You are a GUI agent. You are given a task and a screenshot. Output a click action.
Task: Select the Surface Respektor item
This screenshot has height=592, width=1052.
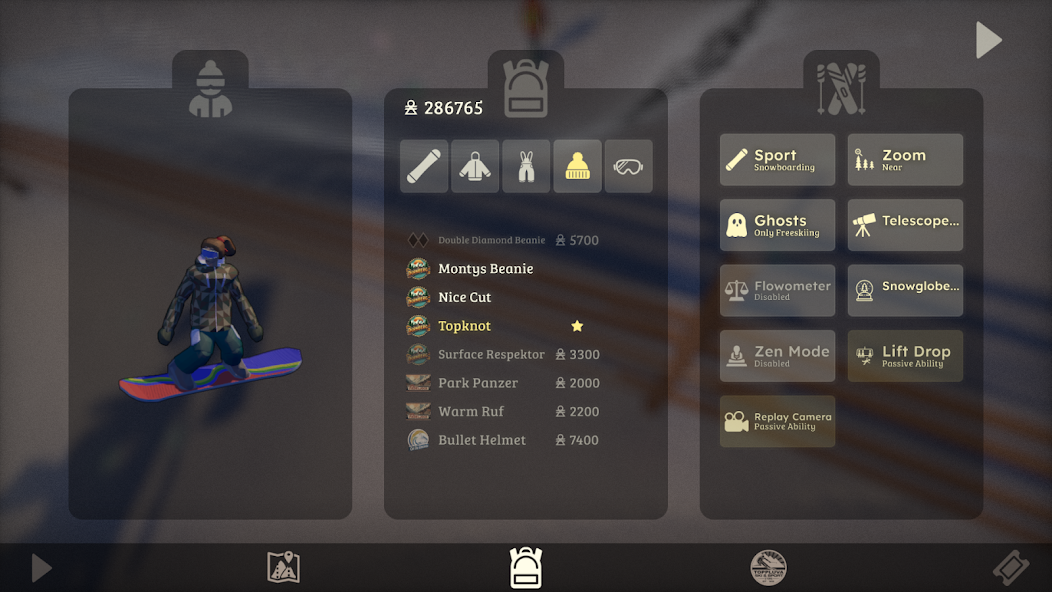click(491, 354)
